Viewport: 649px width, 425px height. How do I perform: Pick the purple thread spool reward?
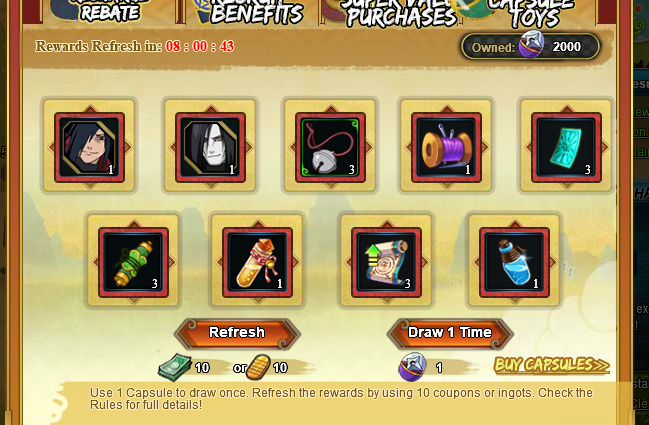coord(446,147)
